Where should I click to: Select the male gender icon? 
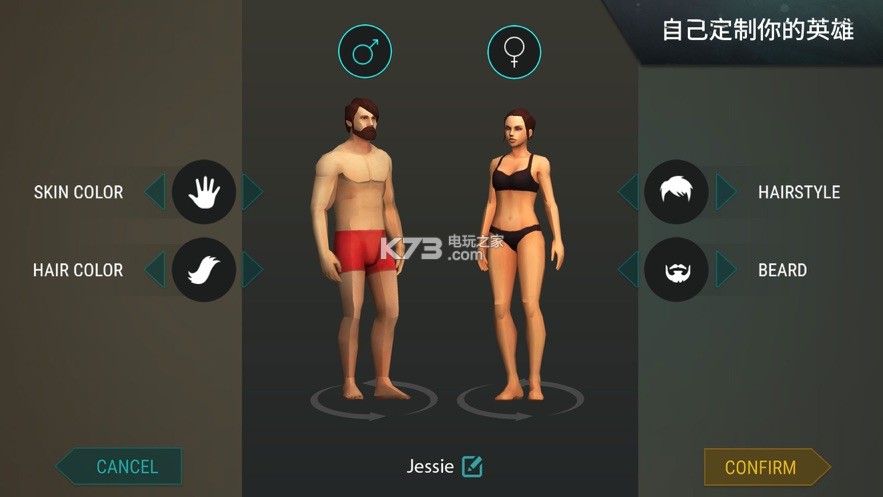point(365,51)
